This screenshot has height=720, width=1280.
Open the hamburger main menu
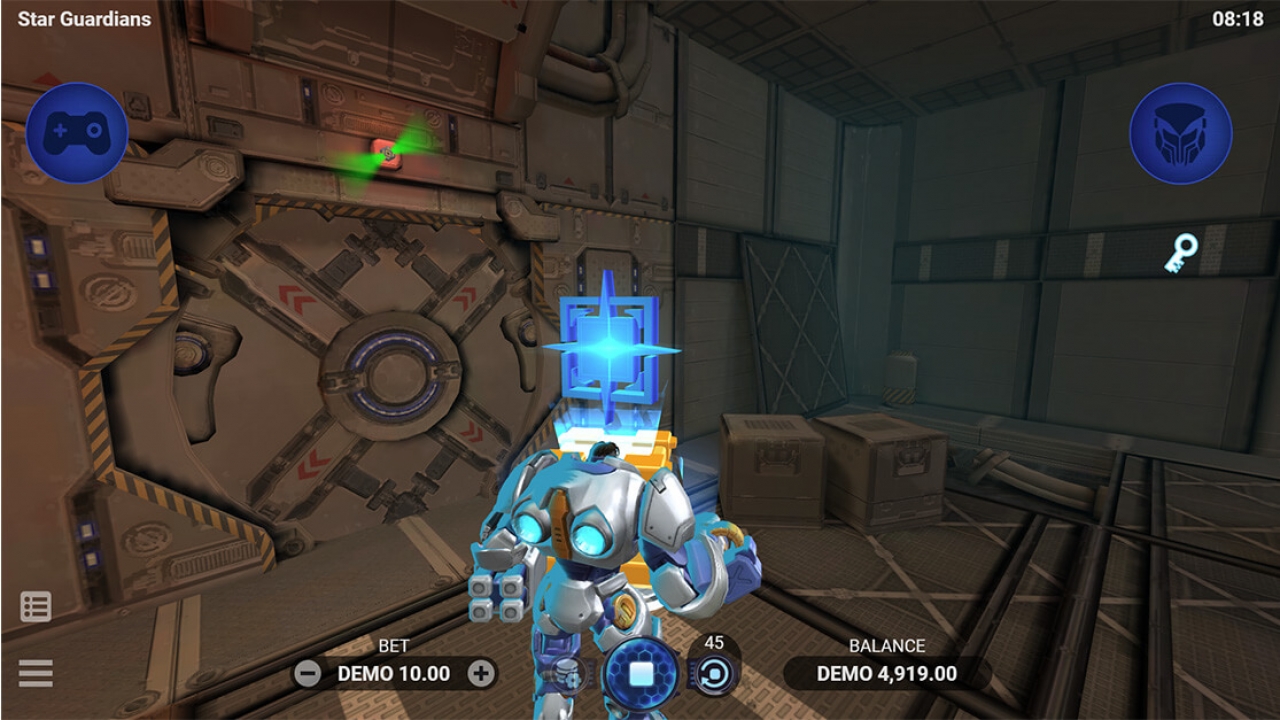[36, 673]
